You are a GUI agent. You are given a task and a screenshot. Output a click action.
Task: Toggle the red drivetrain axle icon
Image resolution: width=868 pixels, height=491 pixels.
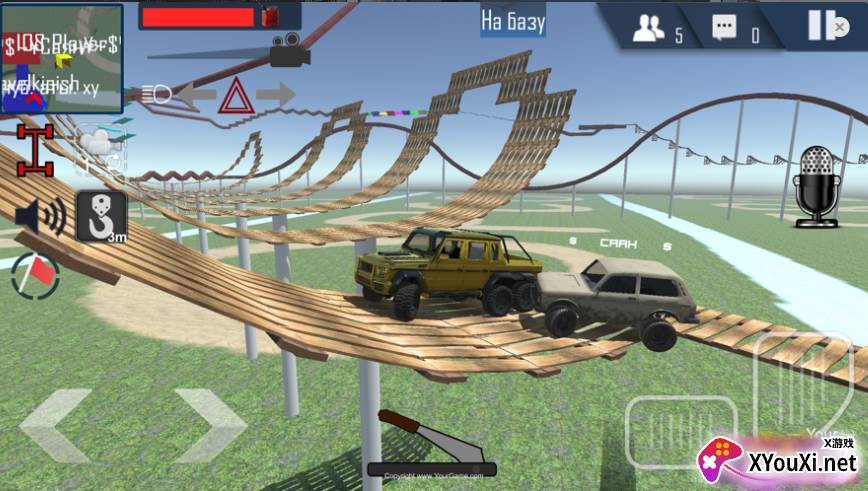[x=34, y=150]
